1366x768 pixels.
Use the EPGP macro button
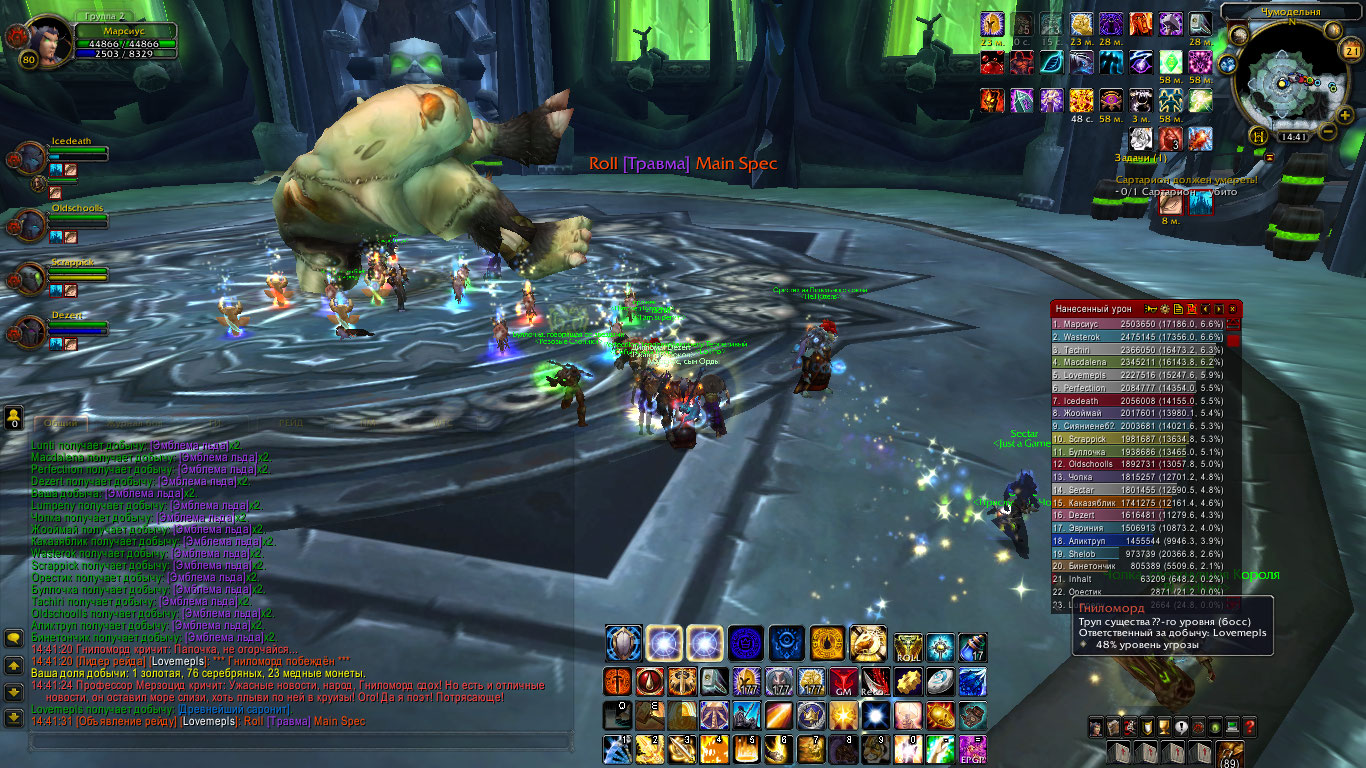coord(972,750)
